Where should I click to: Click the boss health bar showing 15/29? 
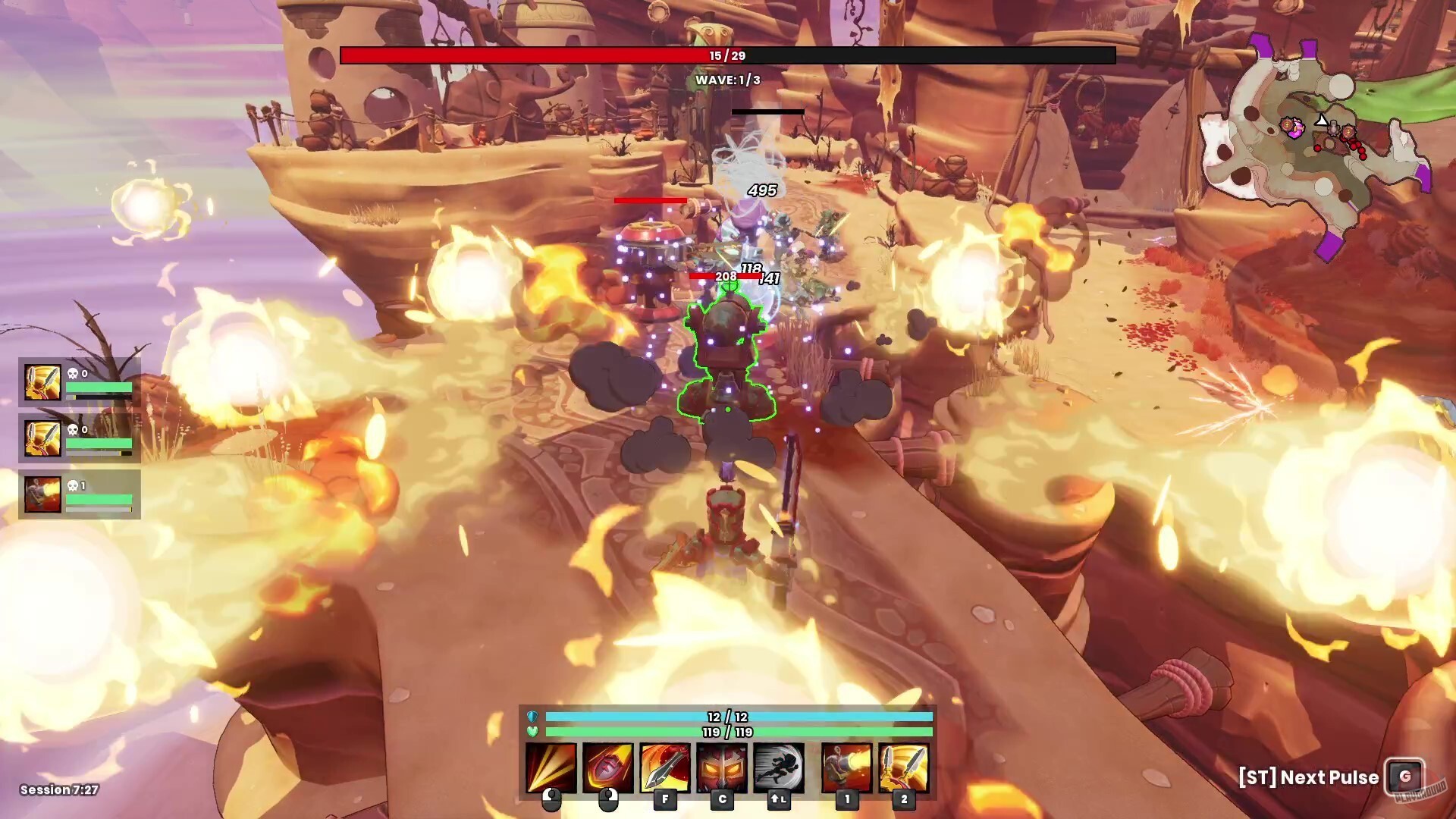(726, 54)
